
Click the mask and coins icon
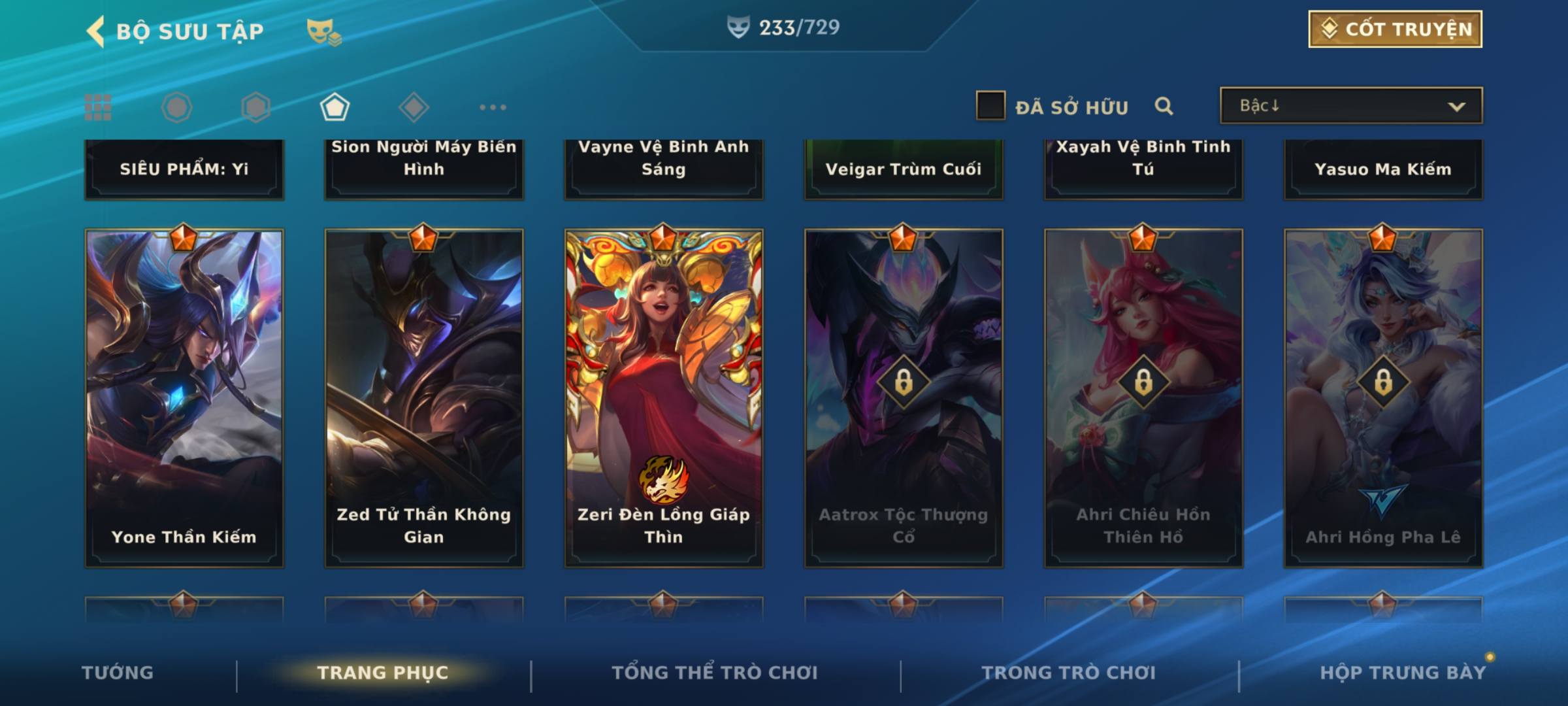point(324,31)
